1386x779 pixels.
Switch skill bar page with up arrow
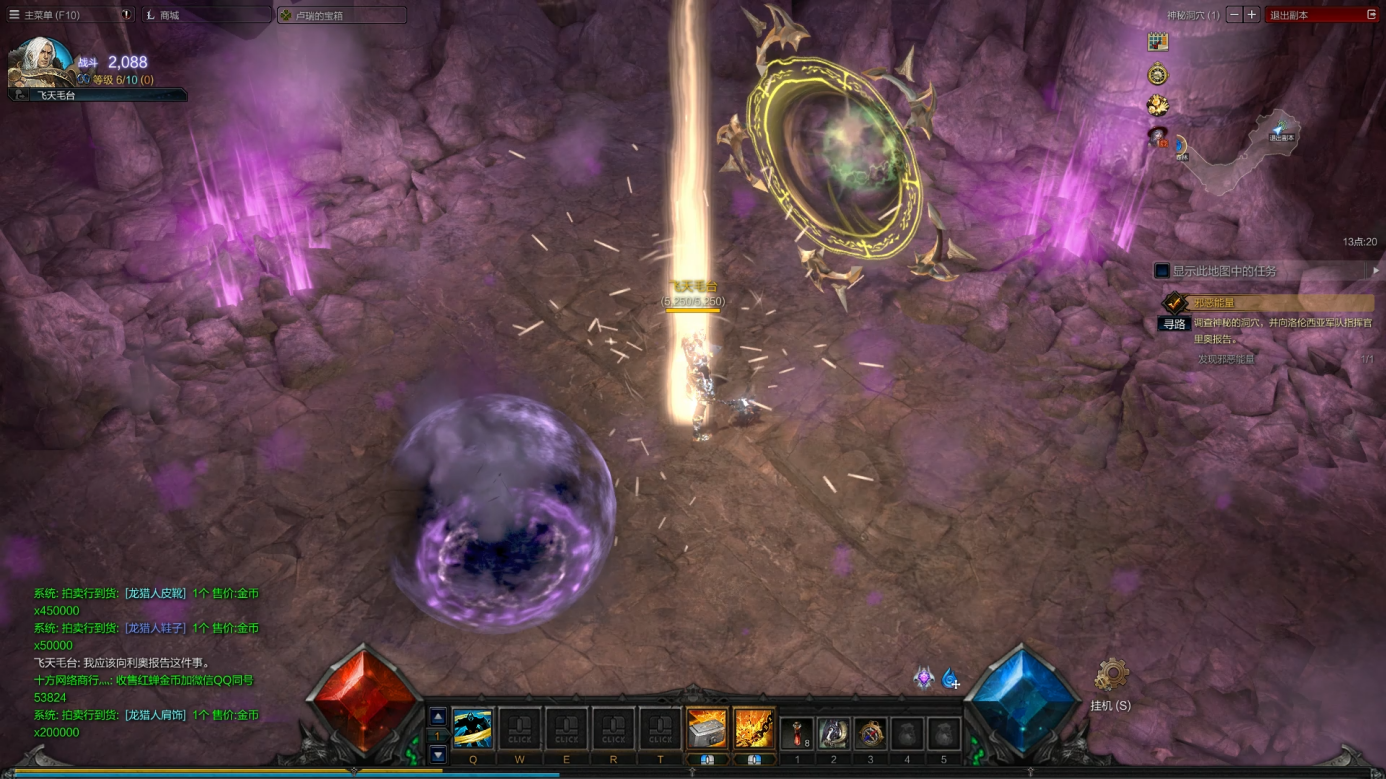pyautogui.click(x=438, y=717)
